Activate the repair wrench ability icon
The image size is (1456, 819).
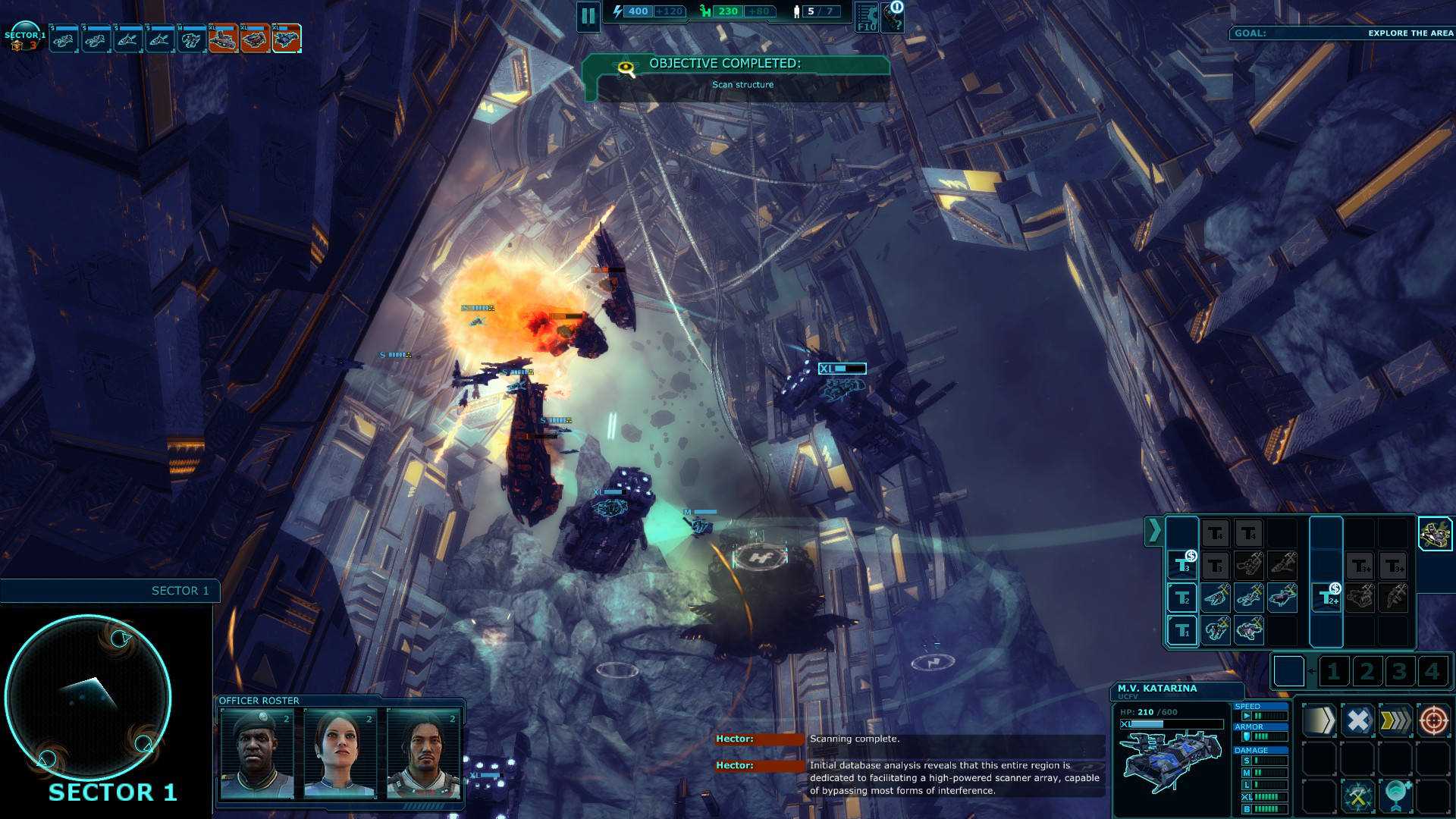pyautogui.click(x=1357, y=795)
